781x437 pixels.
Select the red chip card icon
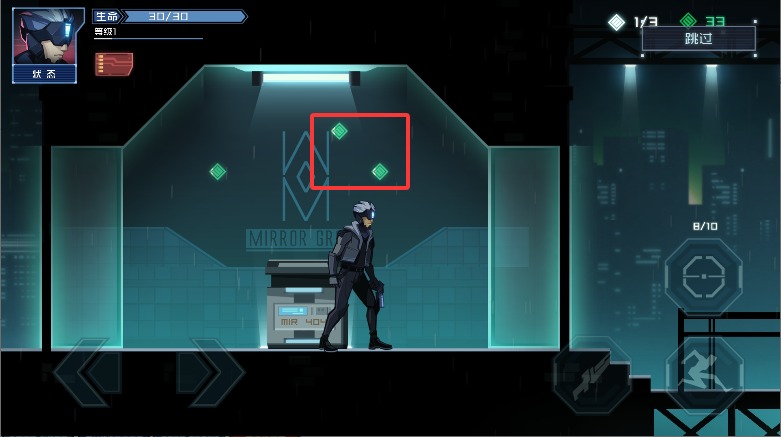tap(114, 64)
